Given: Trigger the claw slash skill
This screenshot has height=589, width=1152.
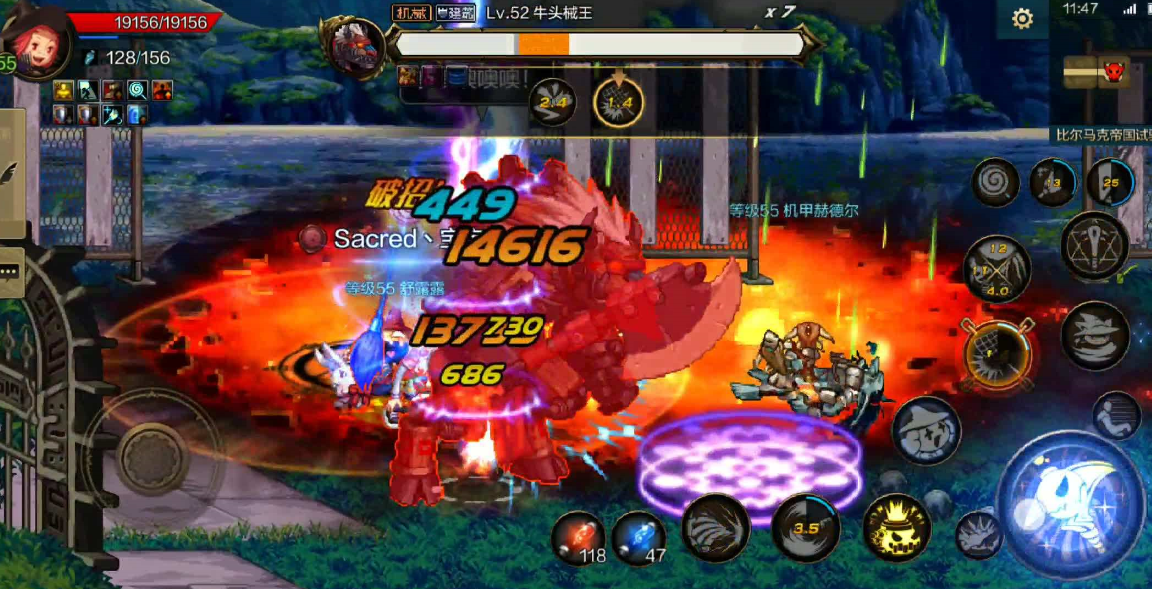Looking at the screenshot, I should coord(716,527).
